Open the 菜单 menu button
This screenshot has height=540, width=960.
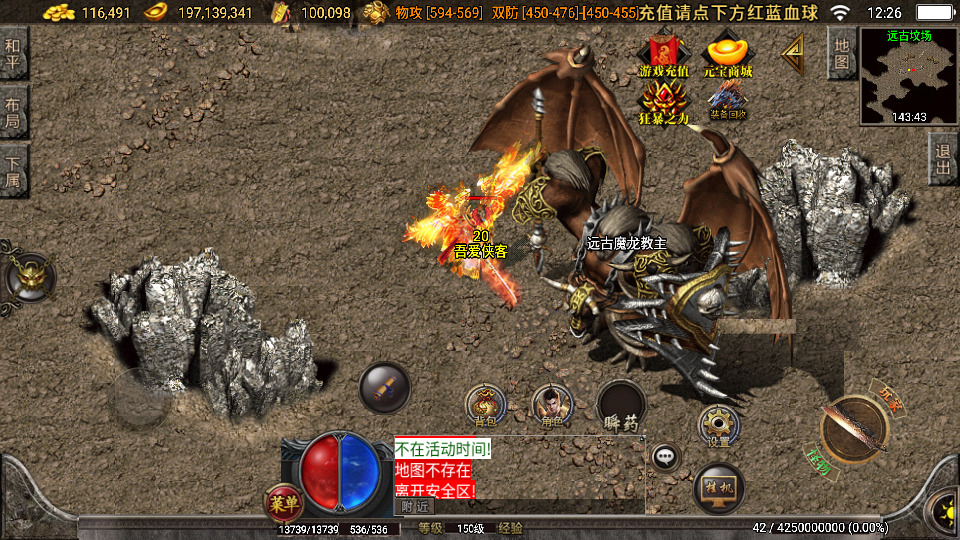(281, 501)
